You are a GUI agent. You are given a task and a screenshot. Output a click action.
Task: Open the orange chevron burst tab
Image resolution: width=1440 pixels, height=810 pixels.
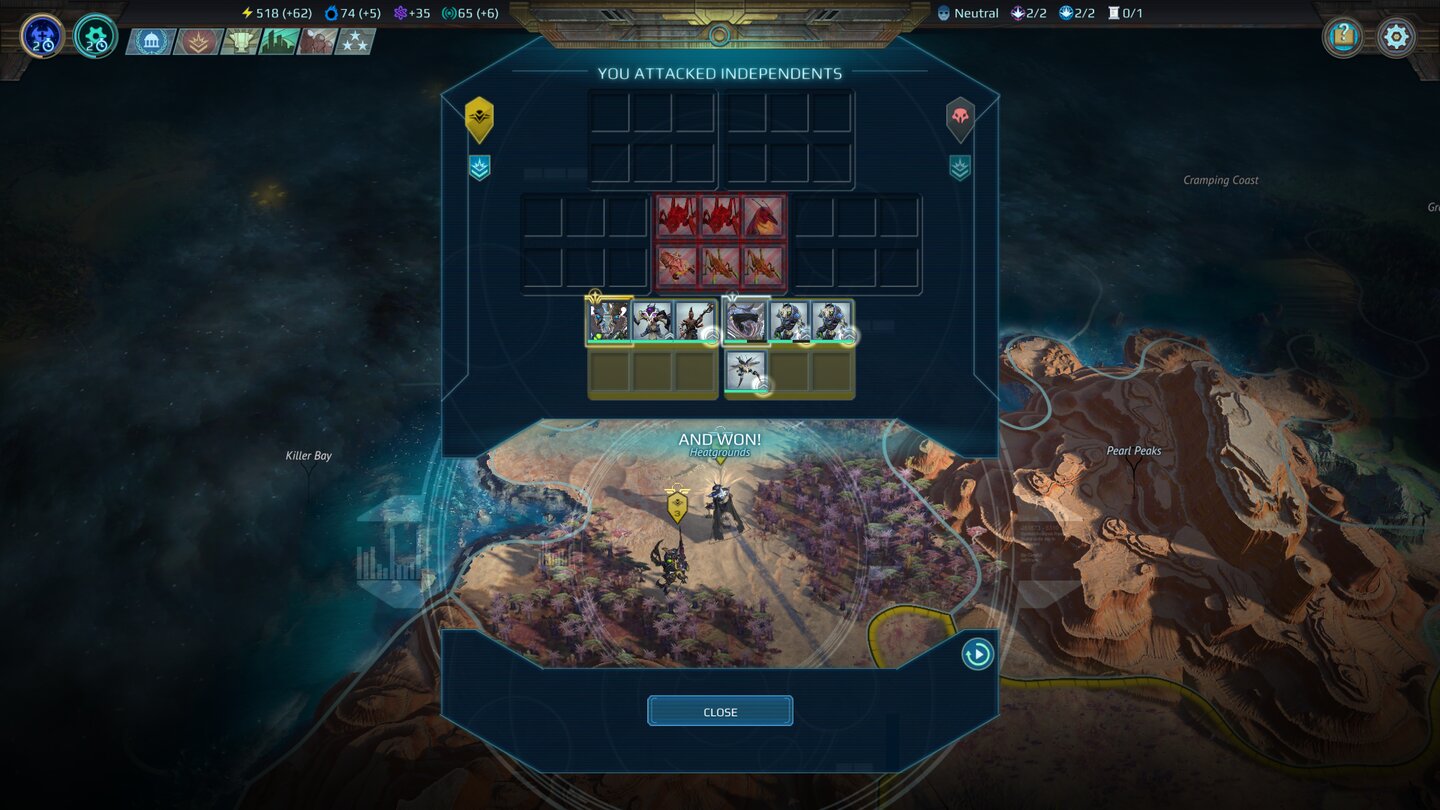click(x=197, y=42)
